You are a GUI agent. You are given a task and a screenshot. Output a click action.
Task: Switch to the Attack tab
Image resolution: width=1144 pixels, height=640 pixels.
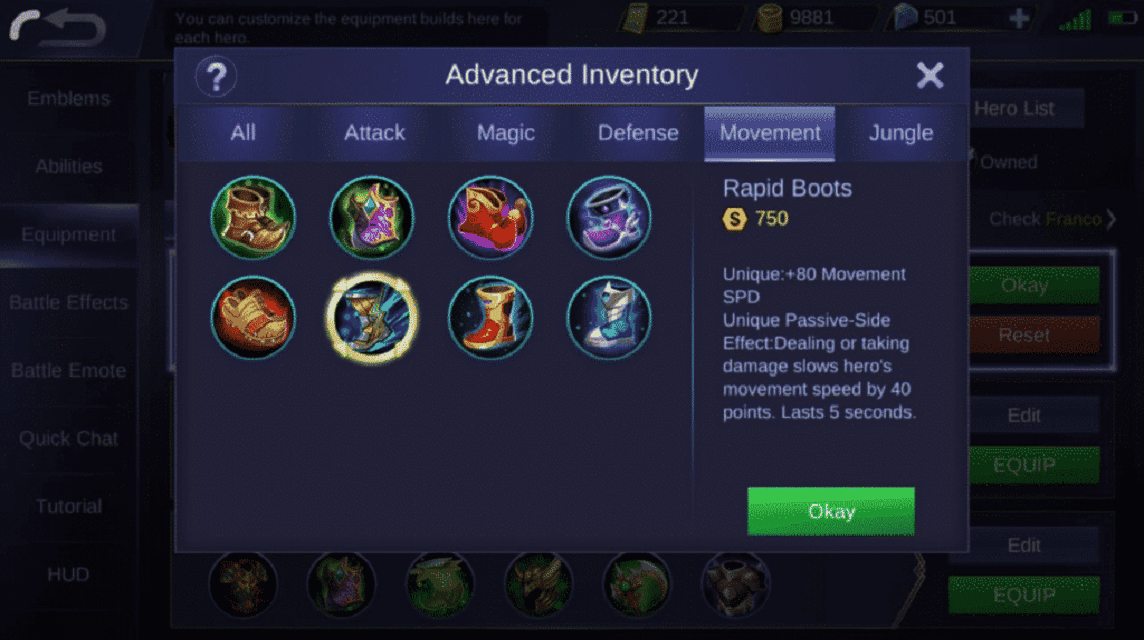click(374, 133)
